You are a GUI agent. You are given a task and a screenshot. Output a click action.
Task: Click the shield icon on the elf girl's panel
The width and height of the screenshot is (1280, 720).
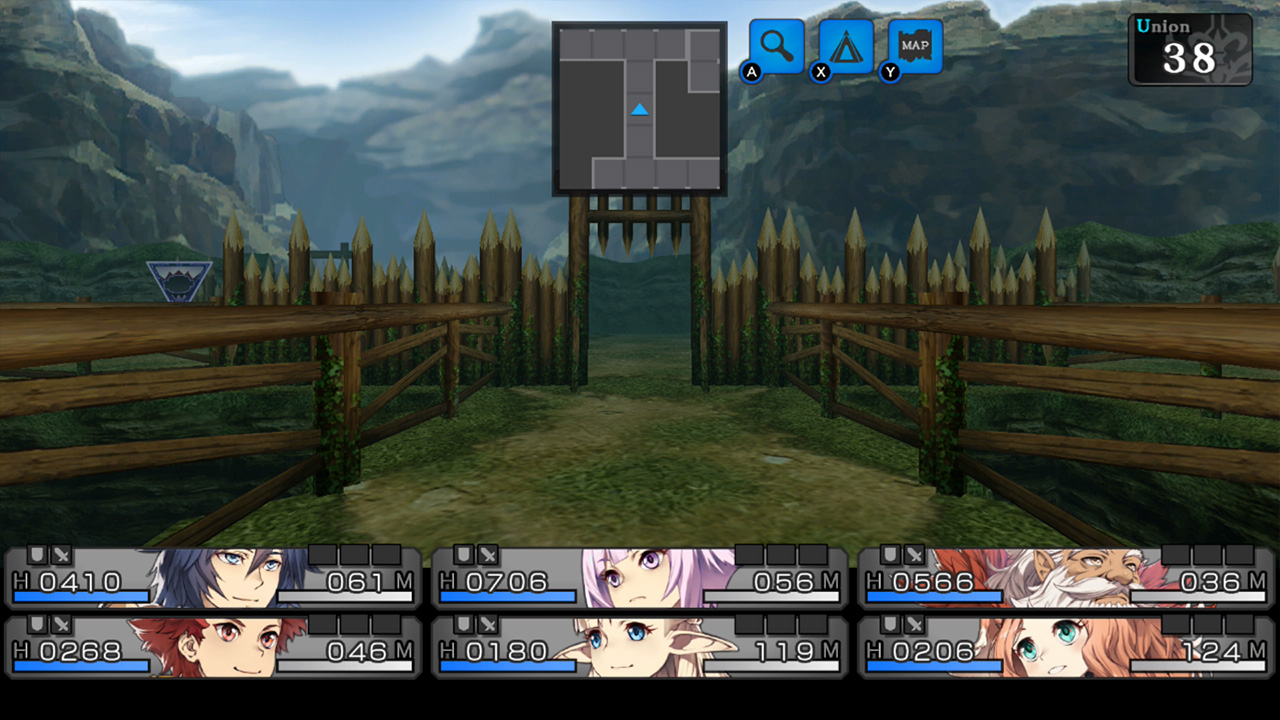pos(463,625)
